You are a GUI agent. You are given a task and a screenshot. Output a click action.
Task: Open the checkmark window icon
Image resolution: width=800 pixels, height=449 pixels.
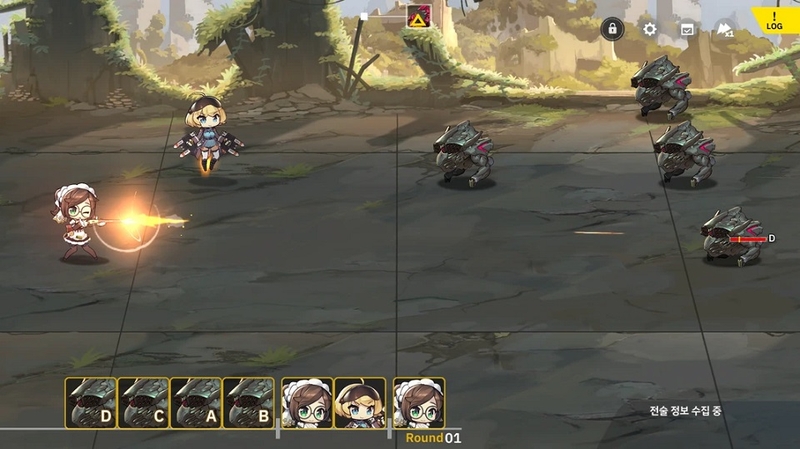point(687,30)
